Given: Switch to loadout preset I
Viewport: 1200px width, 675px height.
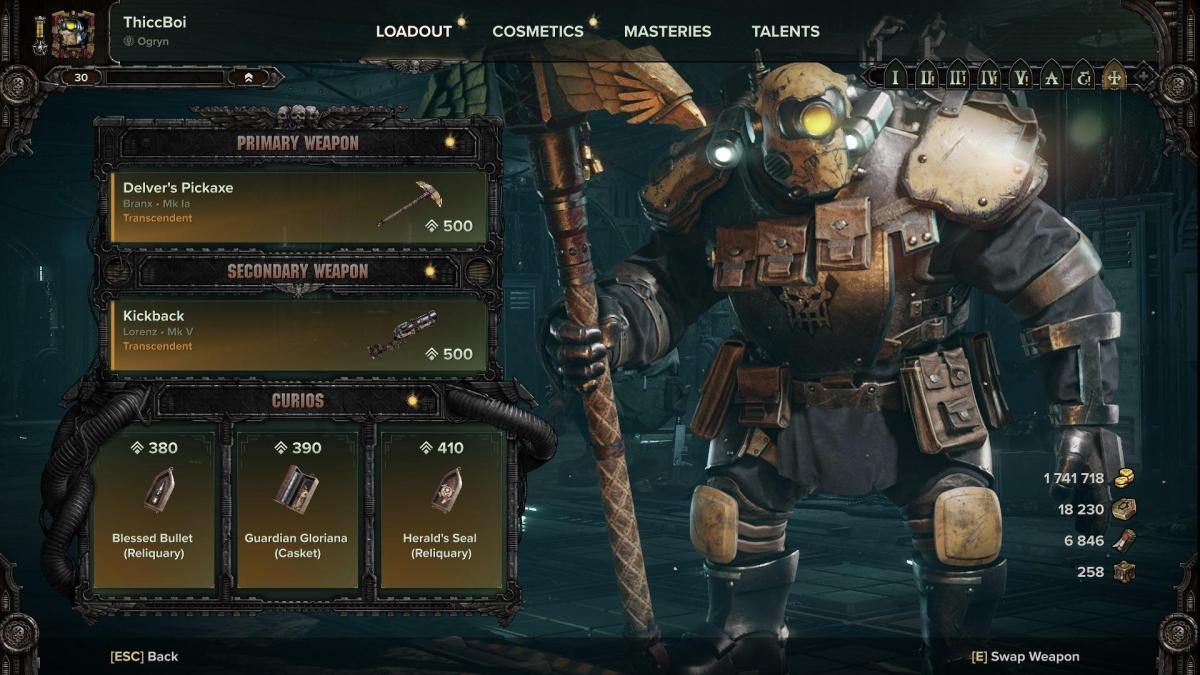Looking at the screenshot, I should click(895, 77).
